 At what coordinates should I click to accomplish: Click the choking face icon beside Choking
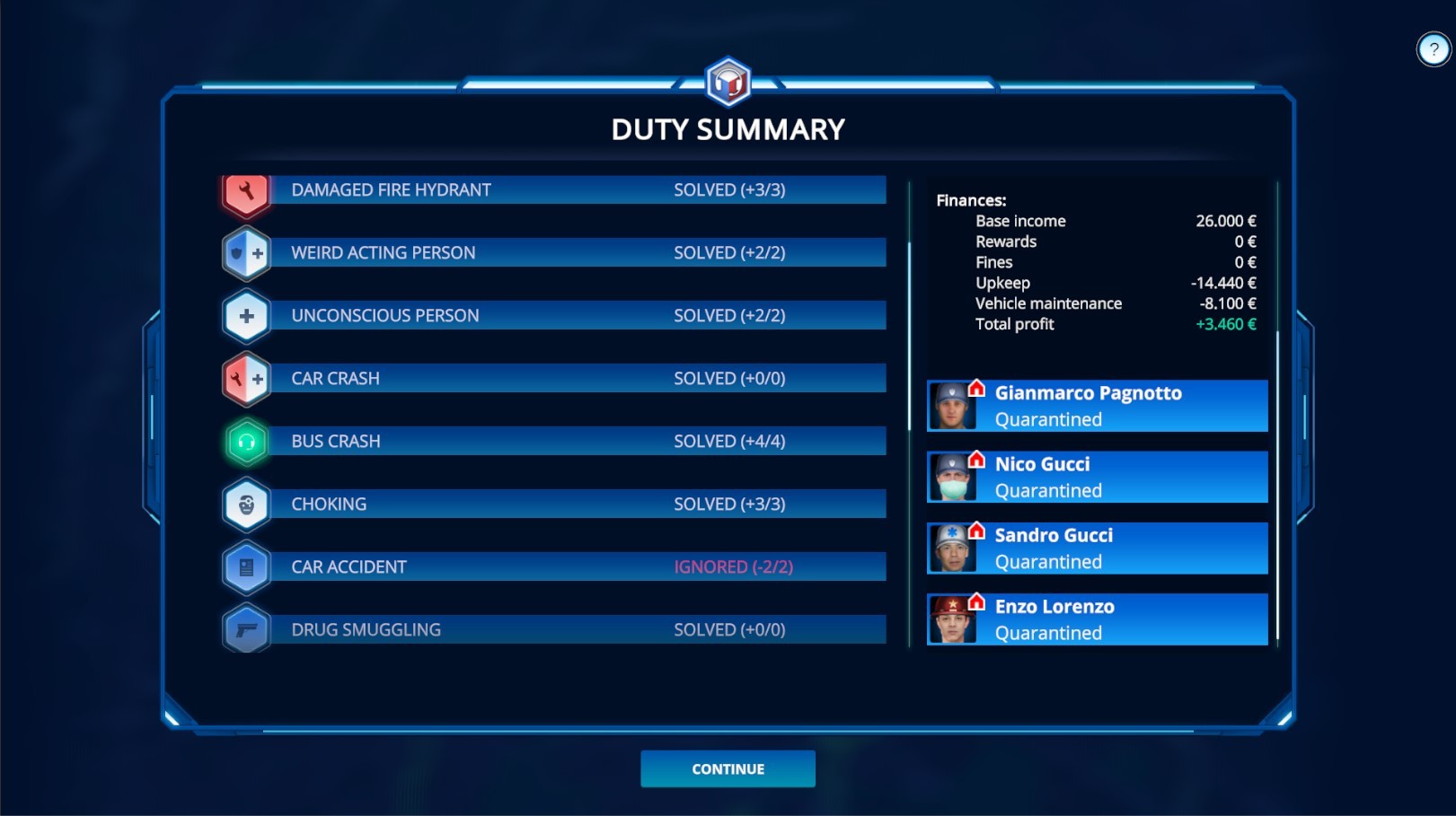pyautogui.click(x=245, y=504)
